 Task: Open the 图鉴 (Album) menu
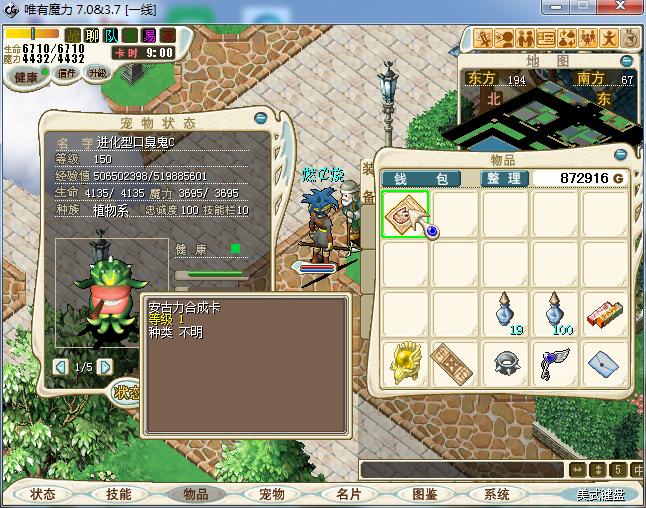[x=424, y=494]
